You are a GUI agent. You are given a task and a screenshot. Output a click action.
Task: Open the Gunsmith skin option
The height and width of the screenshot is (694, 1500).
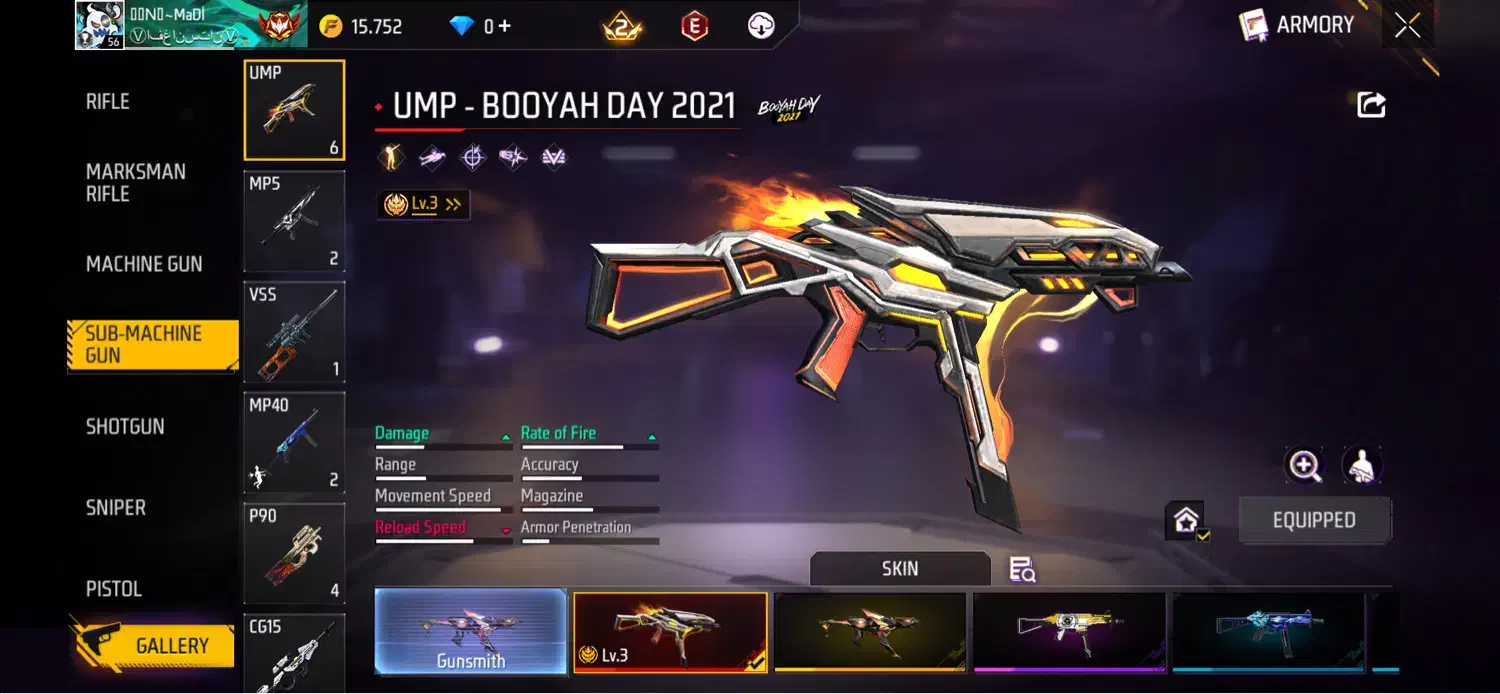point(470,631)
